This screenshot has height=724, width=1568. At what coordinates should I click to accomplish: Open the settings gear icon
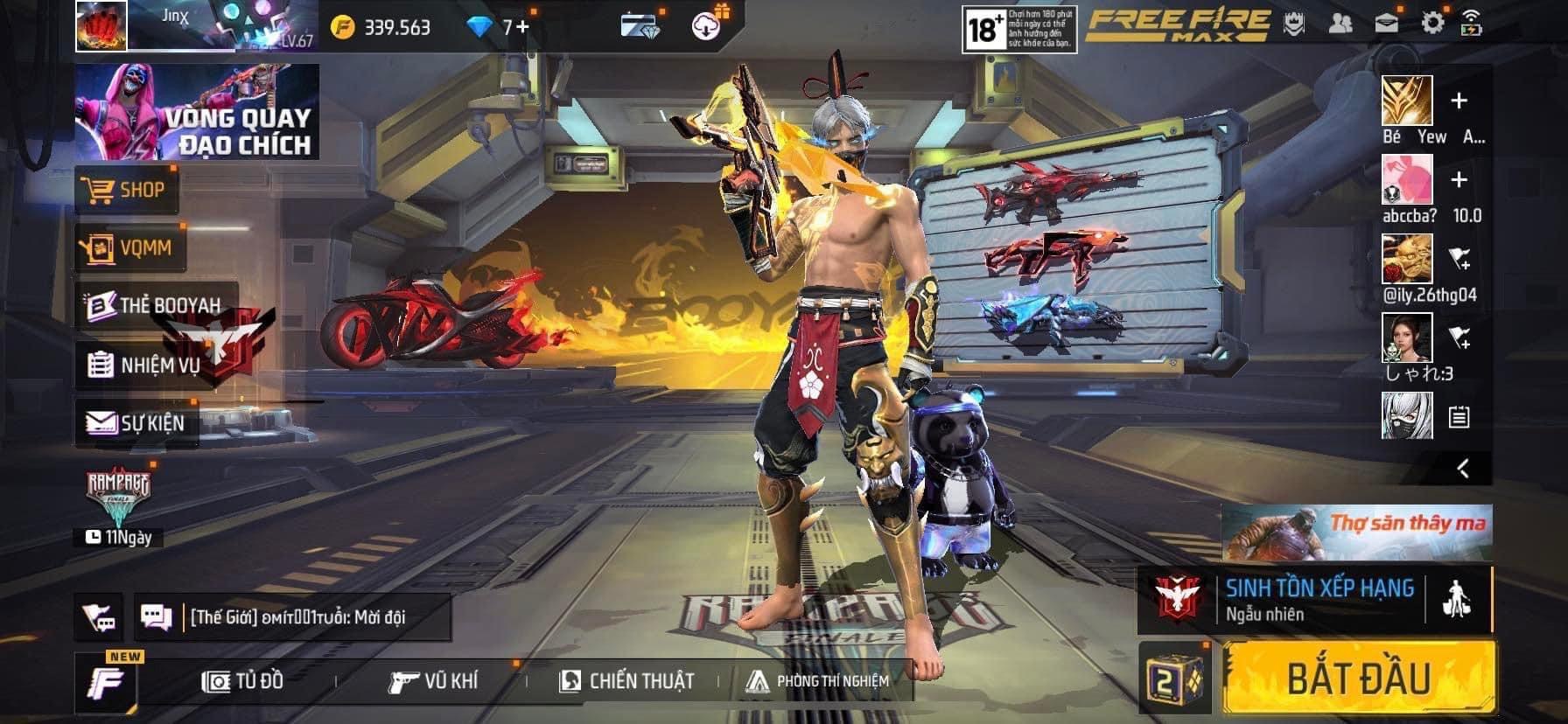click(x=1431, y=23)
